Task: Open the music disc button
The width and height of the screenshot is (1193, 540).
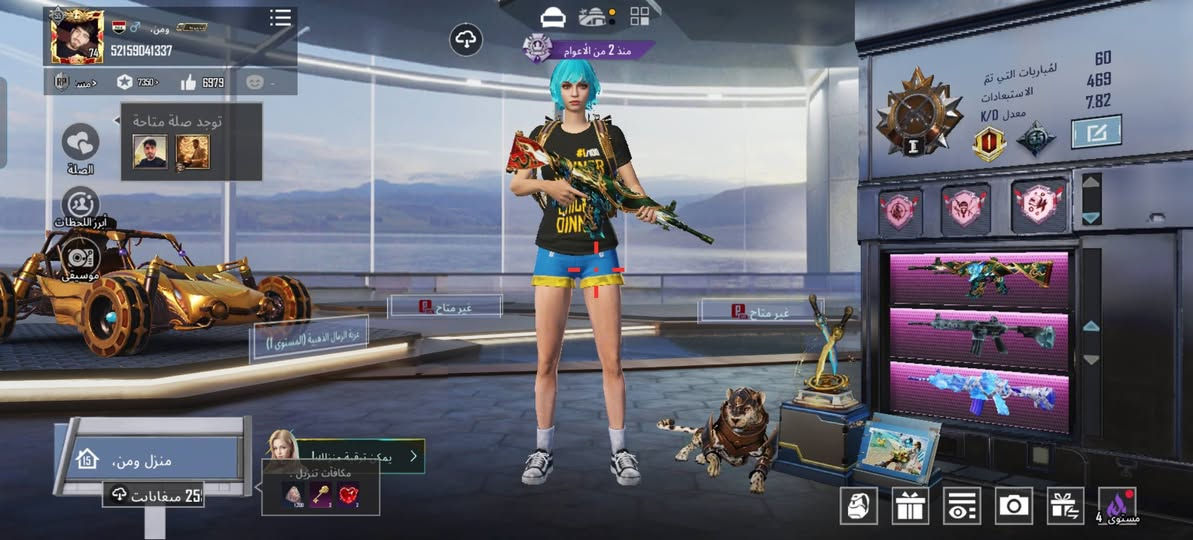Action: pos(80,254)
